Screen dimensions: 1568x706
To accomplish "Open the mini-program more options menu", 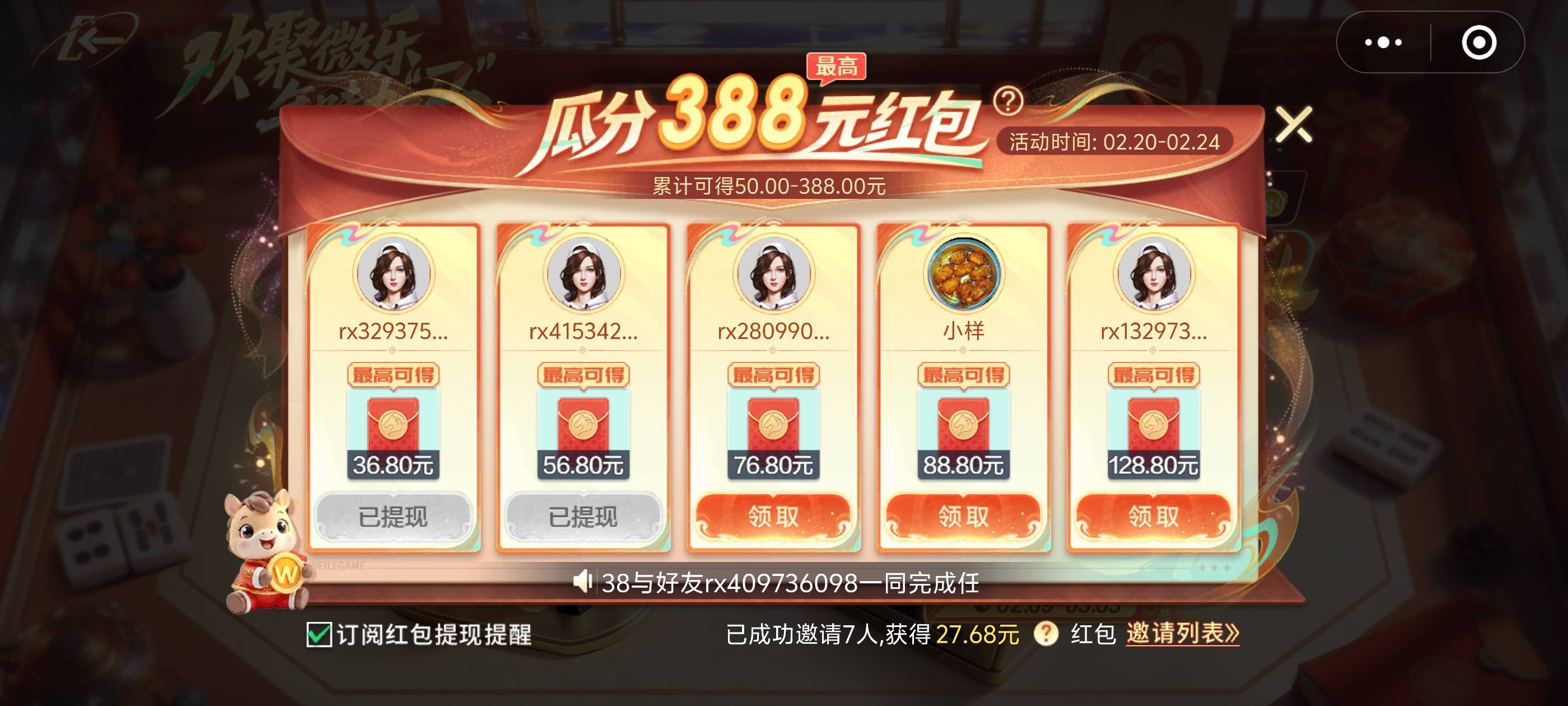I will click(x=1384, y=43).
